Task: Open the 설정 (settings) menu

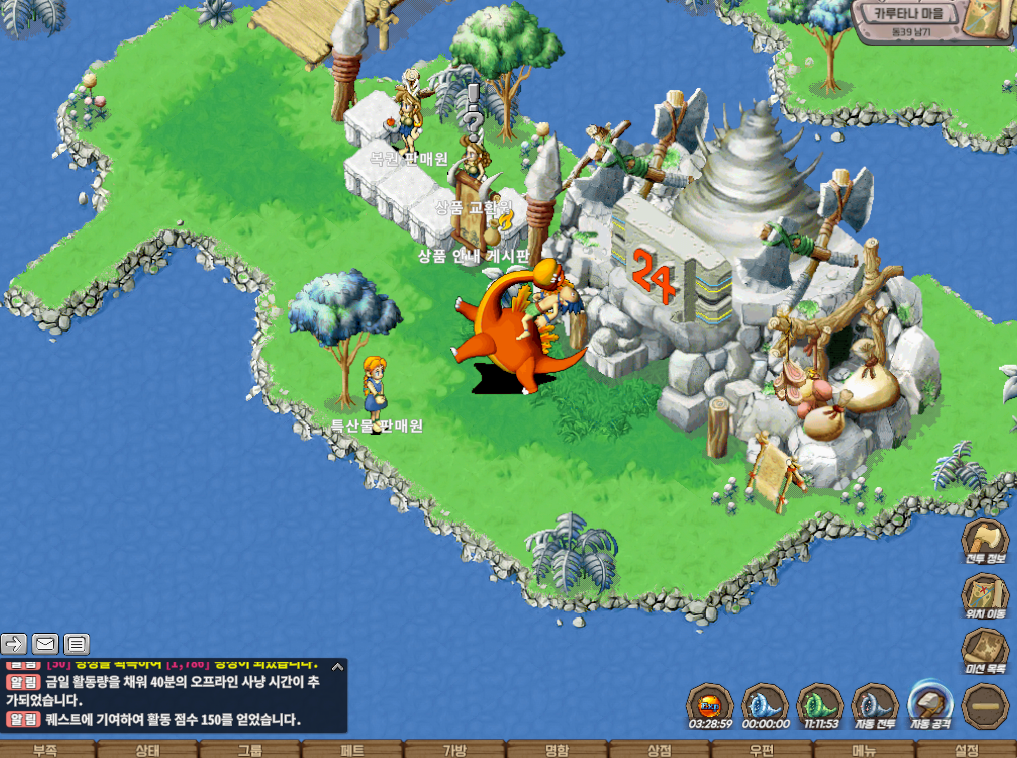Action: (x=967, y=750)
